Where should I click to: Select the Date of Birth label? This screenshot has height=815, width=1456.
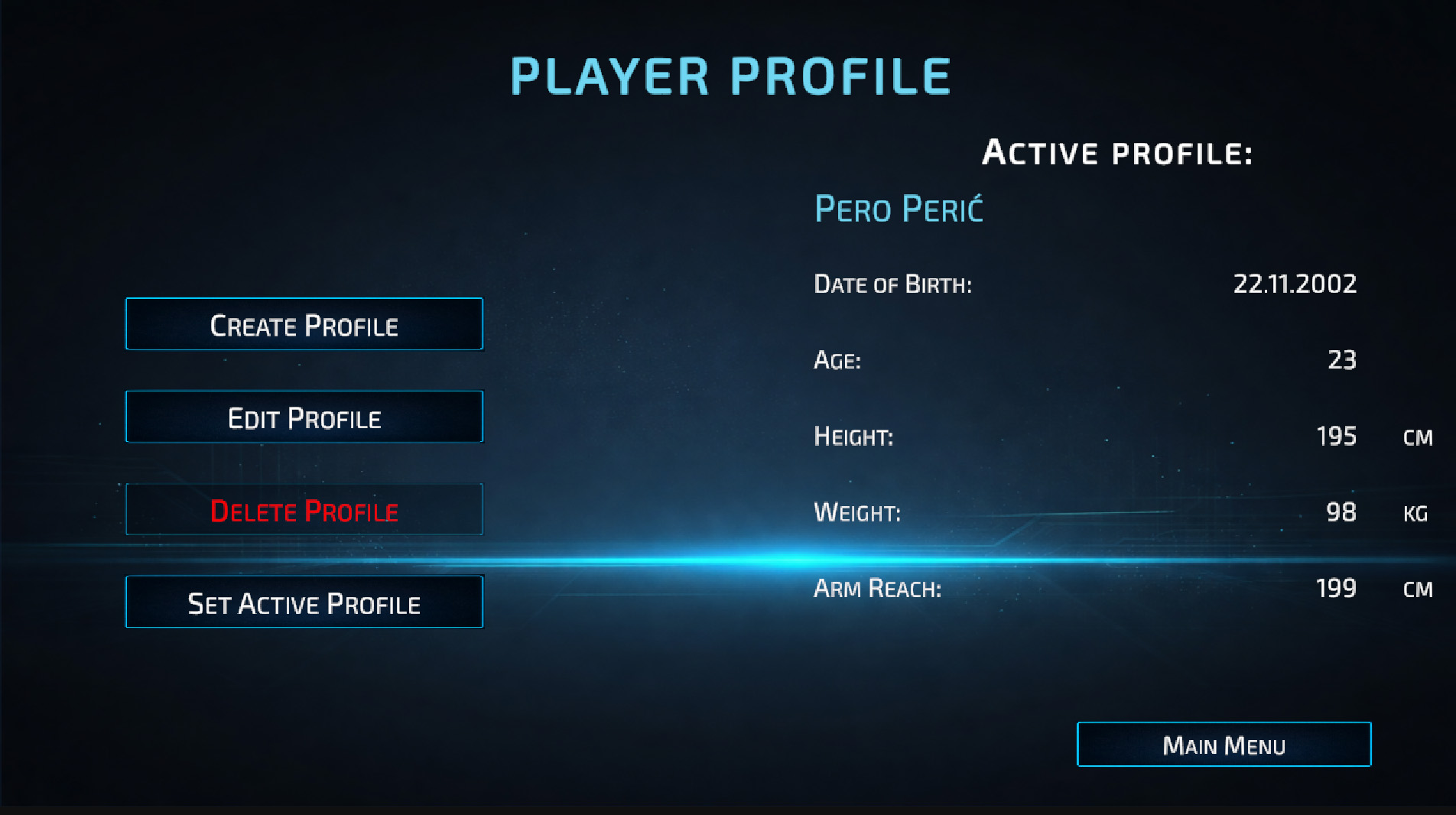(x=893, y=284)
